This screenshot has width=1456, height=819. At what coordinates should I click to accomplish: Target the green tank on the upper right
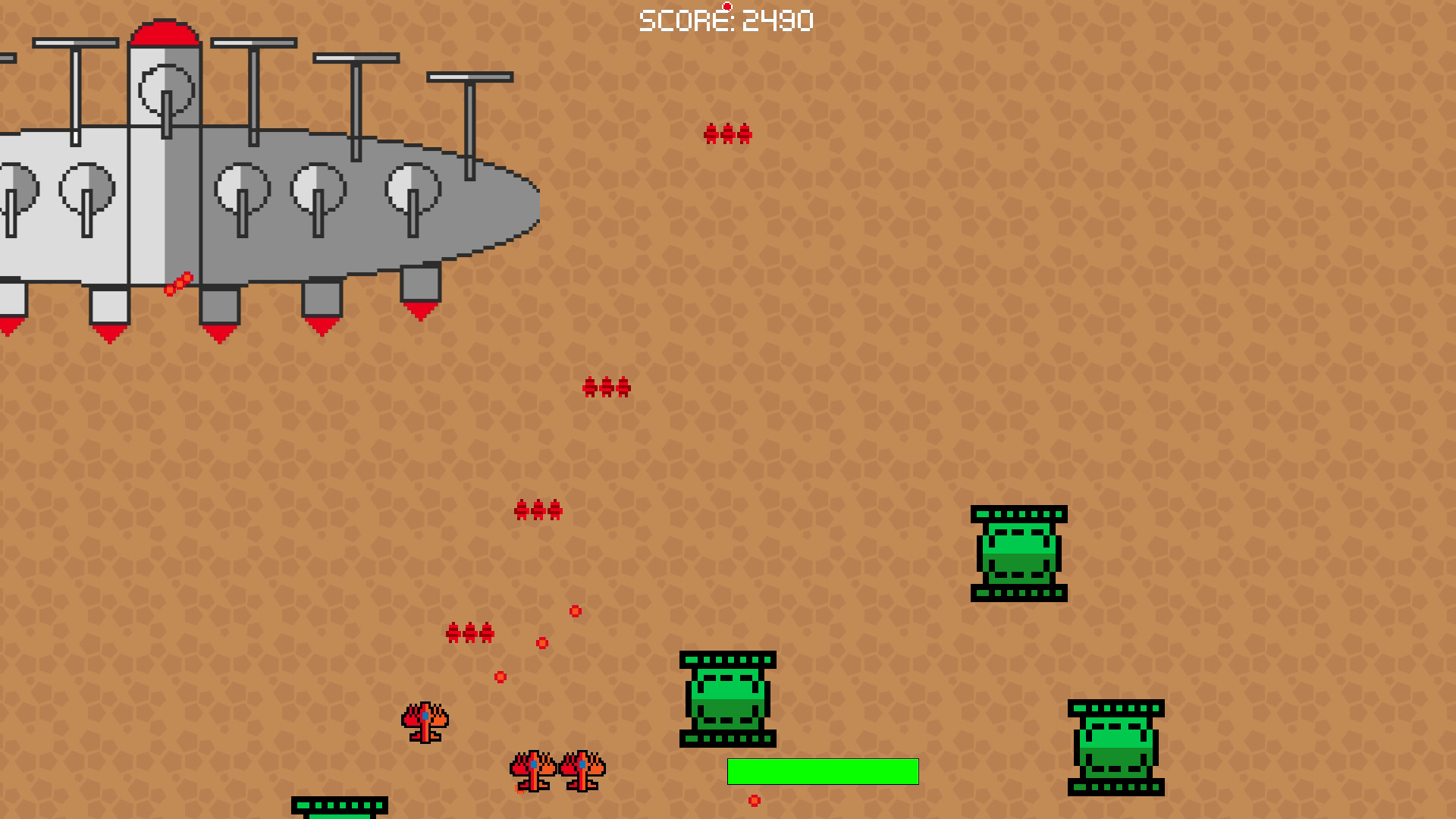pyautogui.click(x=1019, y=552)
